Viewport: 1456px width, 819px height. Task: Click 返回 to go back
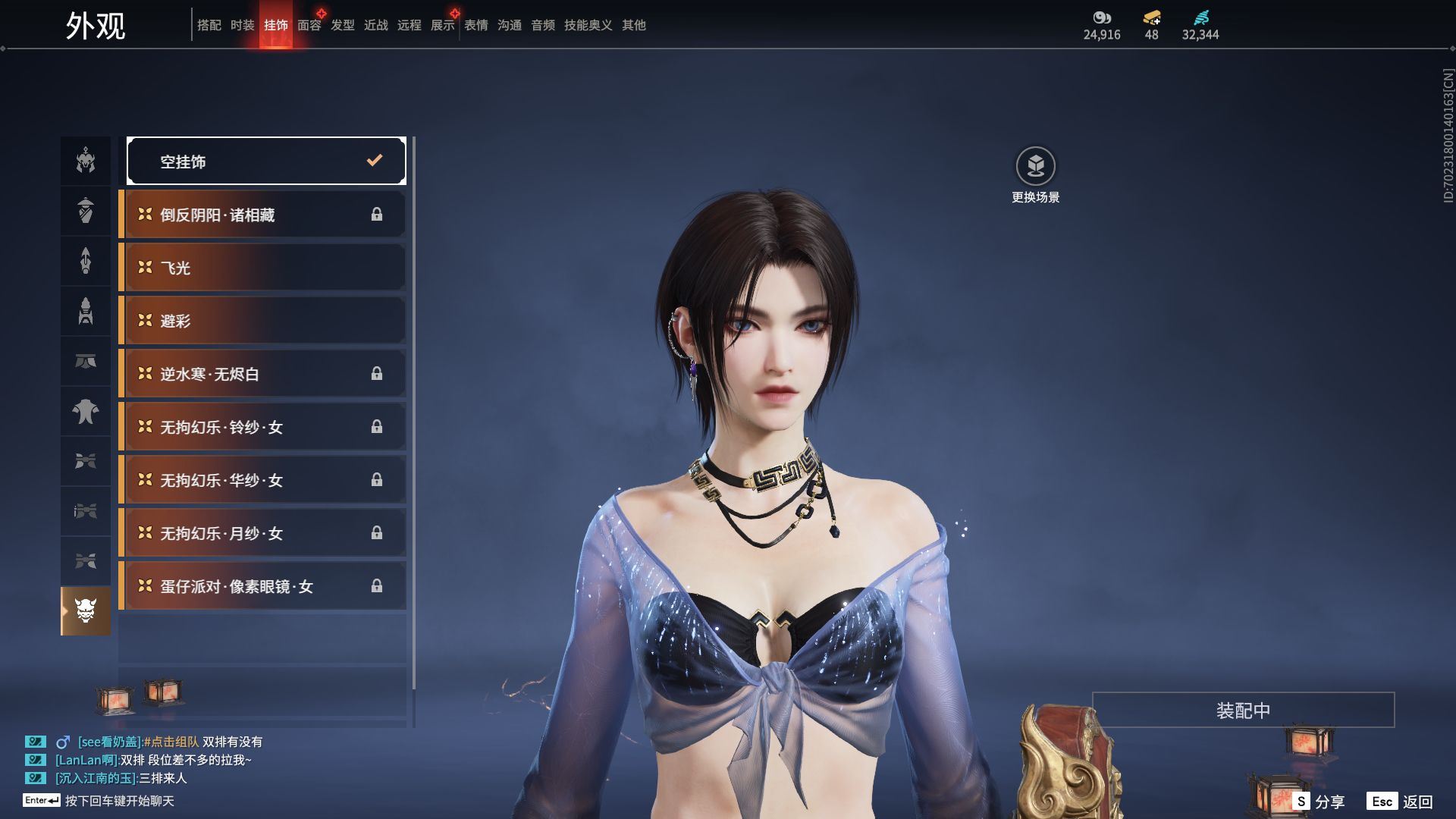1401,801
